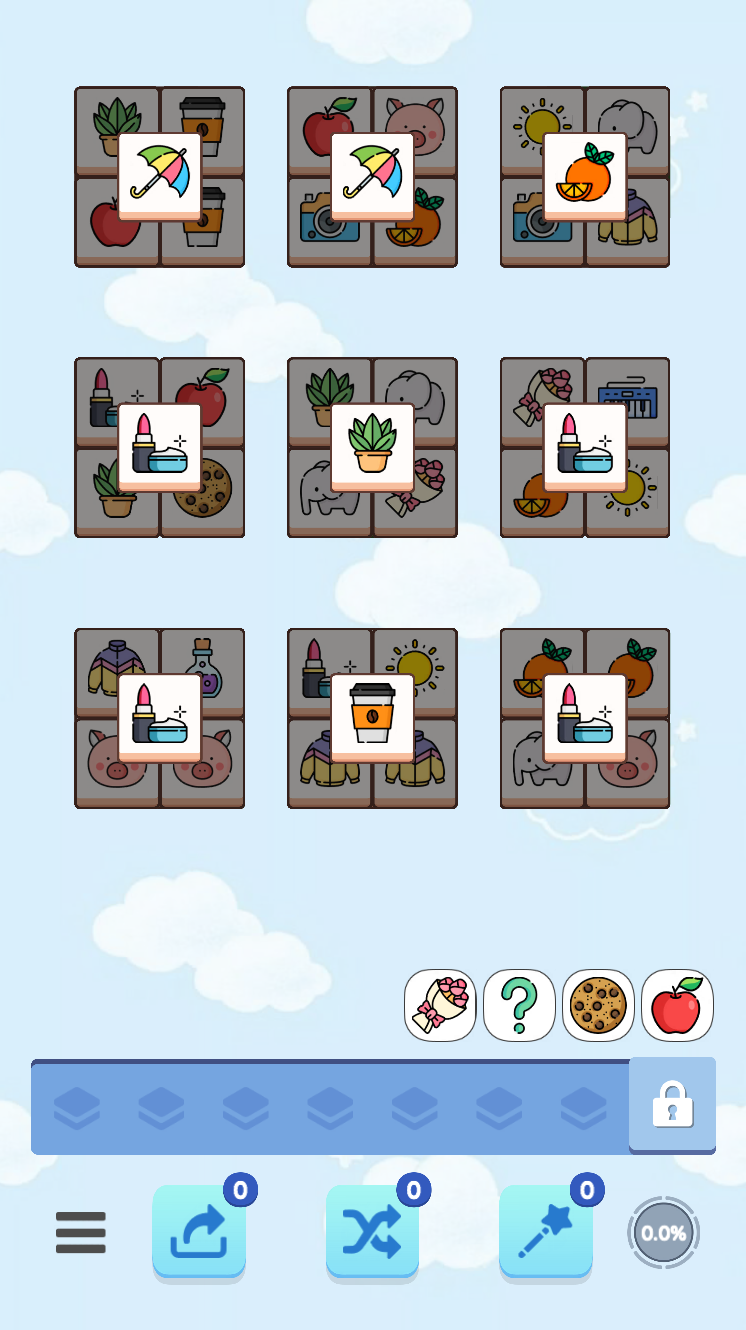Unlock the padlocked extra tray slot
The width and height of the screenshot is (746, 1330).
point(672,1104)
